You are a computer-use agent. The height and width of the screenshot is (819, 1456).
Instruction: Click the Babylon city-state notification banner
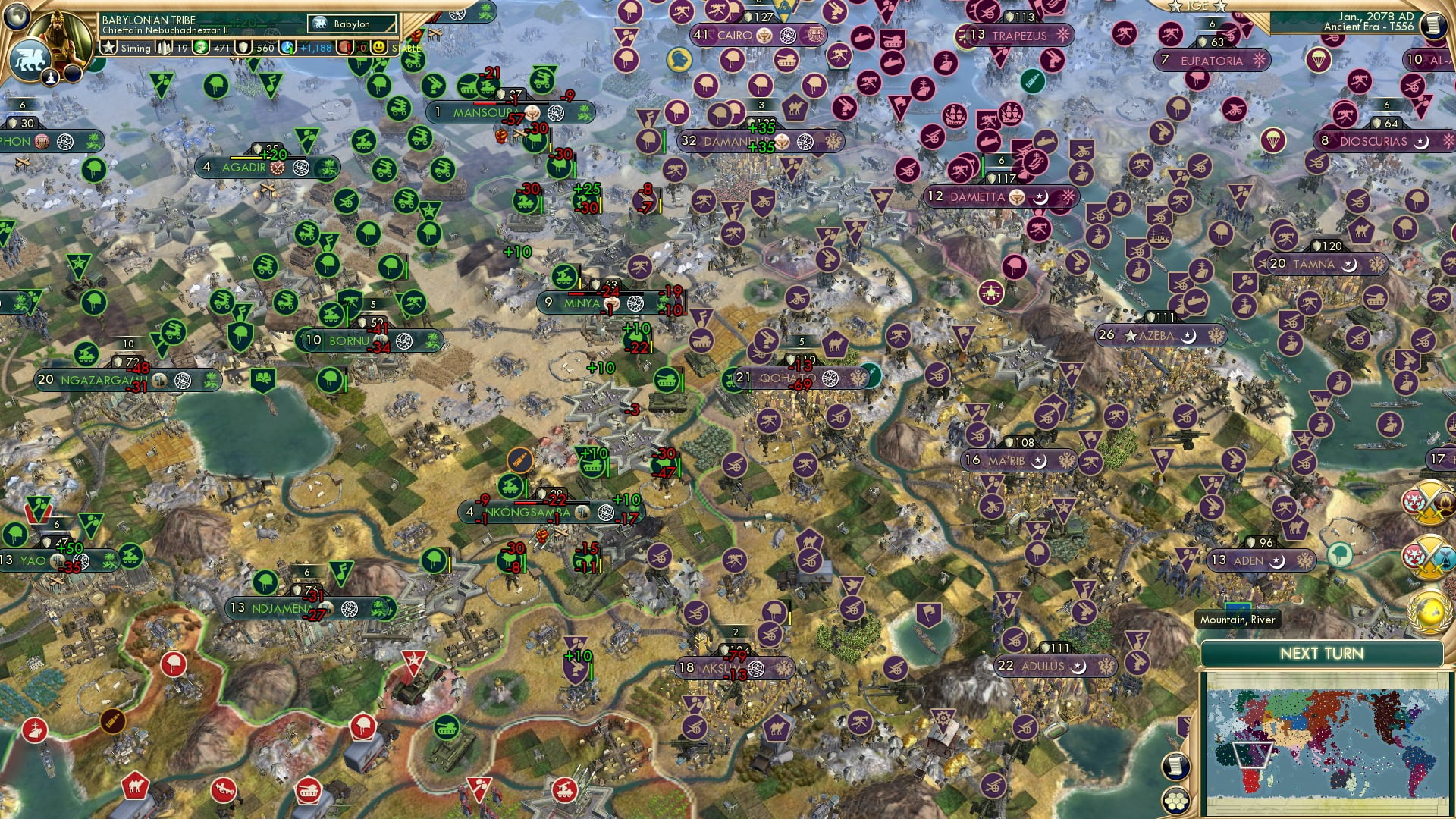353,24
